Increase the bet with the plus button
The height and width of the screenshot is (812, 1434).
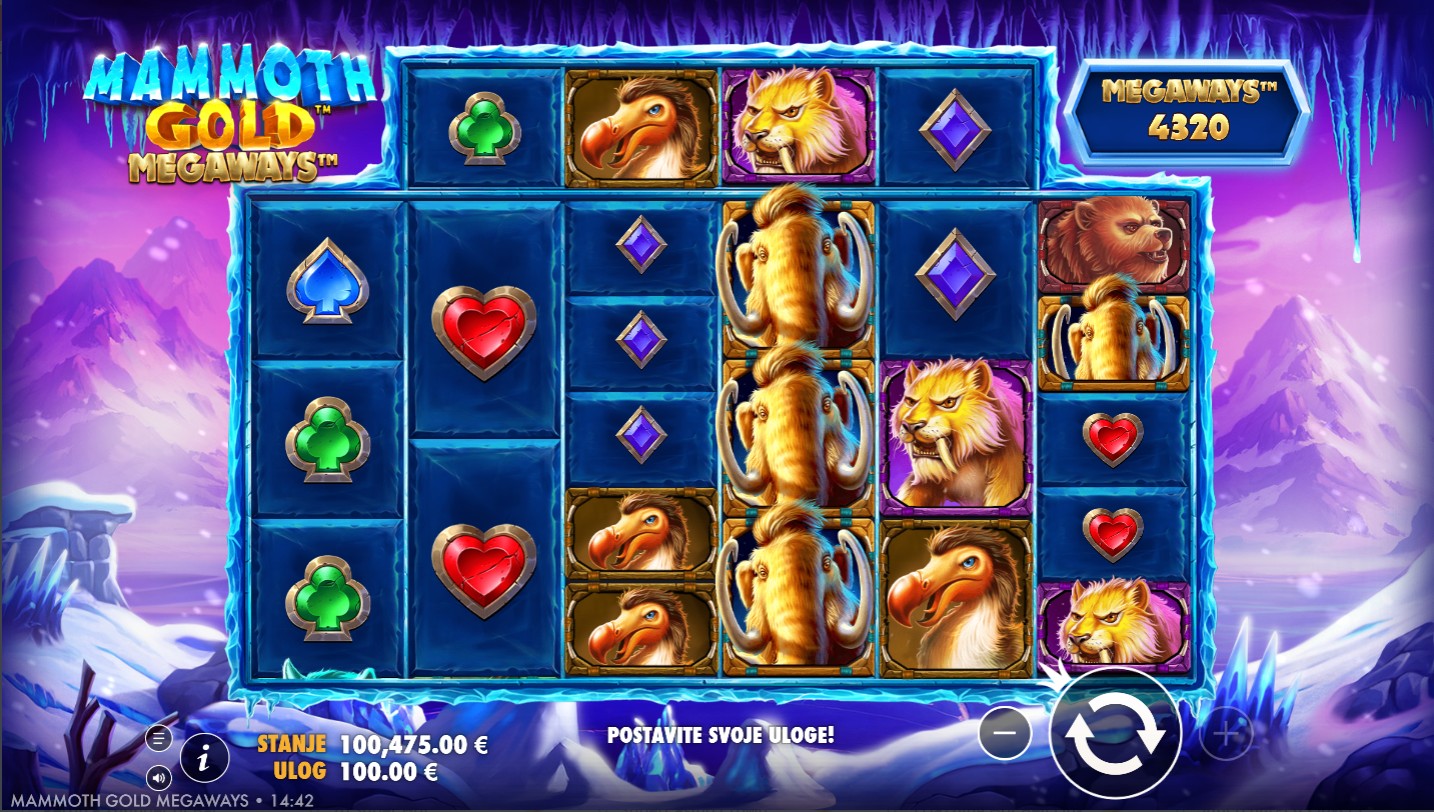pos(1225,735)
